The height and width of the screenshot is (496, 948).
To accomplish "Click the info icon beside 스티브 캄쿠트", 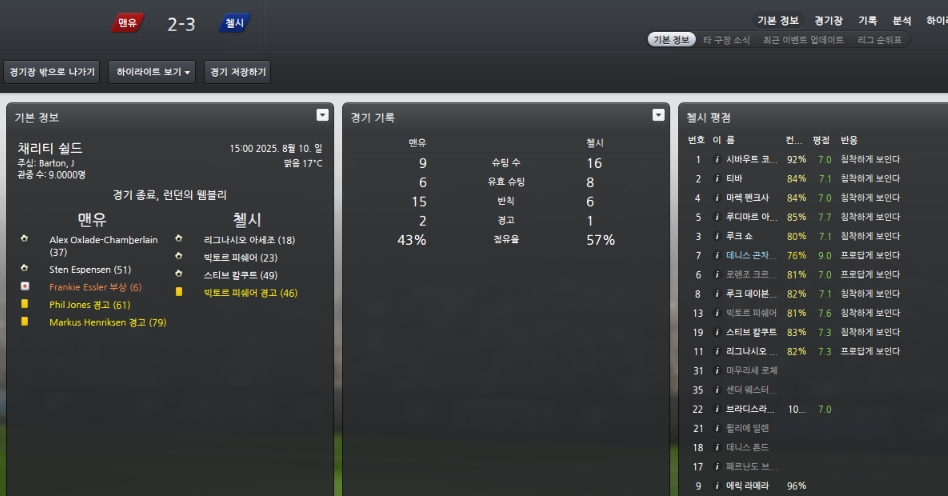I will (716, 332).
